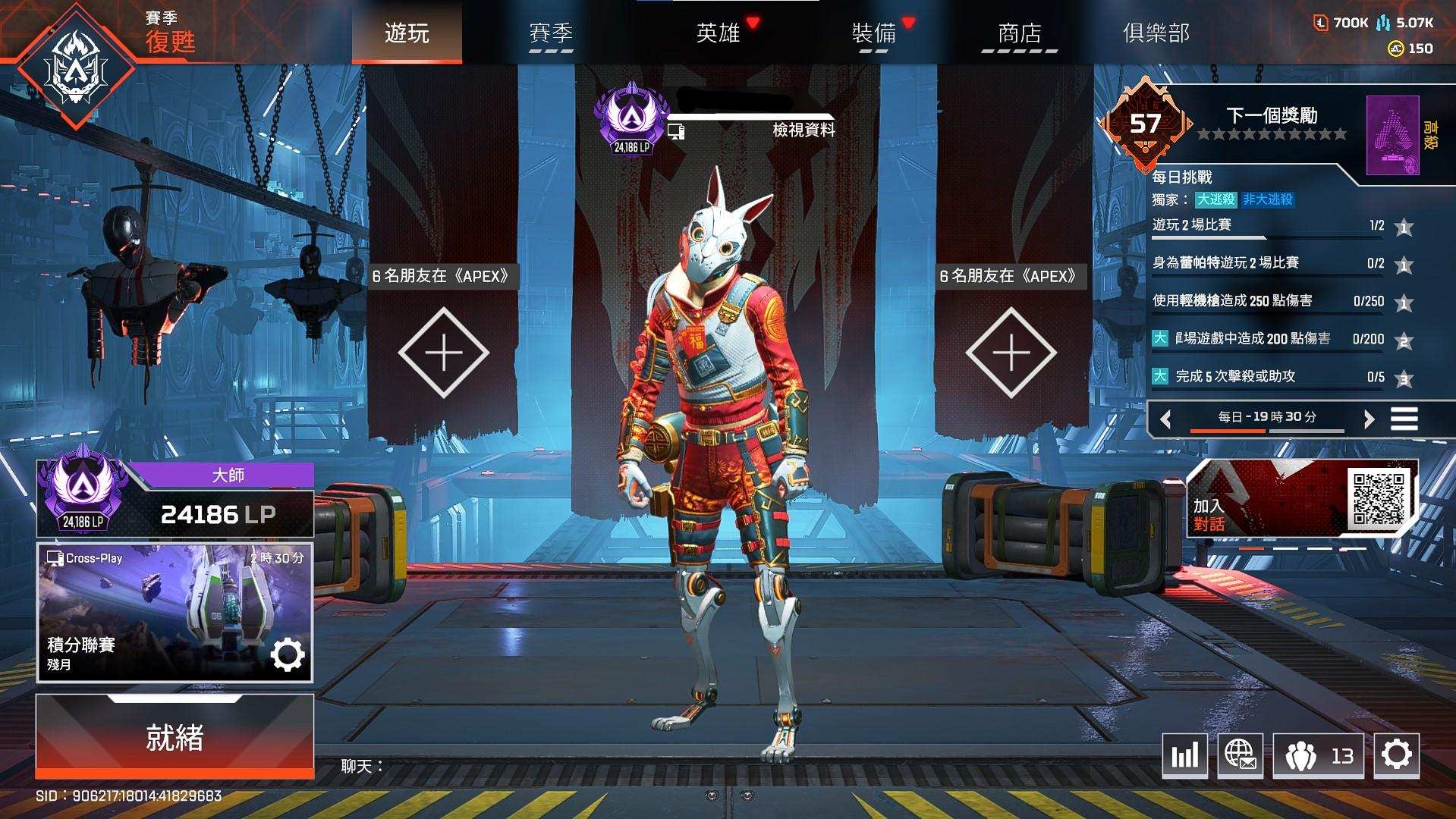Open the mode settings gear on 積分聯賽 tile
This screenshot has height=819, width=1456.
point(288,655)
